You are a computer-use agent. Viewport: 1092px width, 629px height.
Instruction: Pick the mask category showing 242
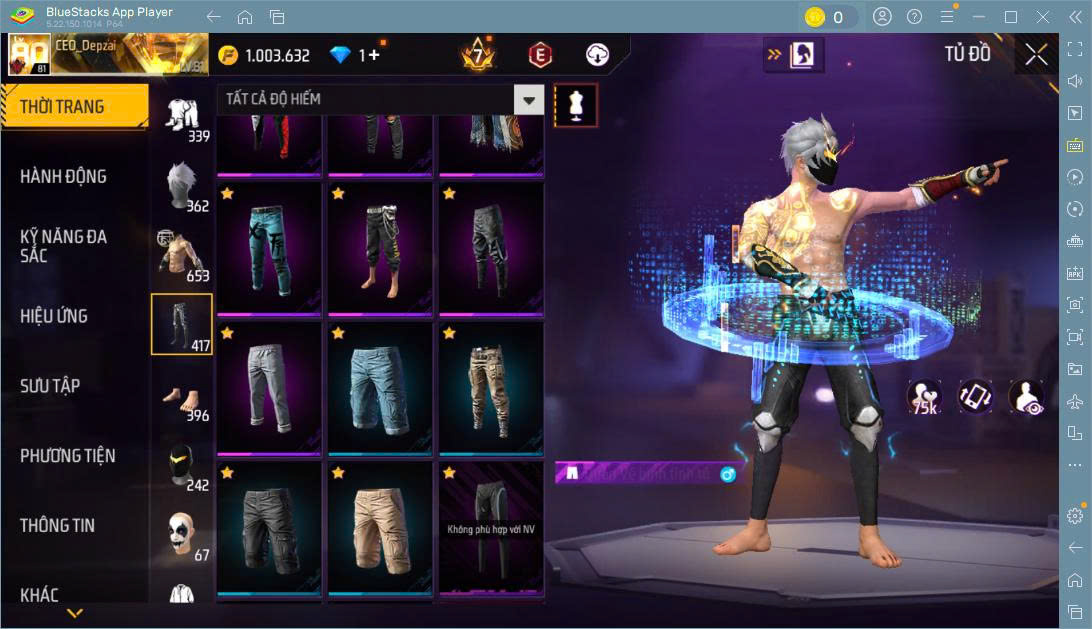pos(181,464)
